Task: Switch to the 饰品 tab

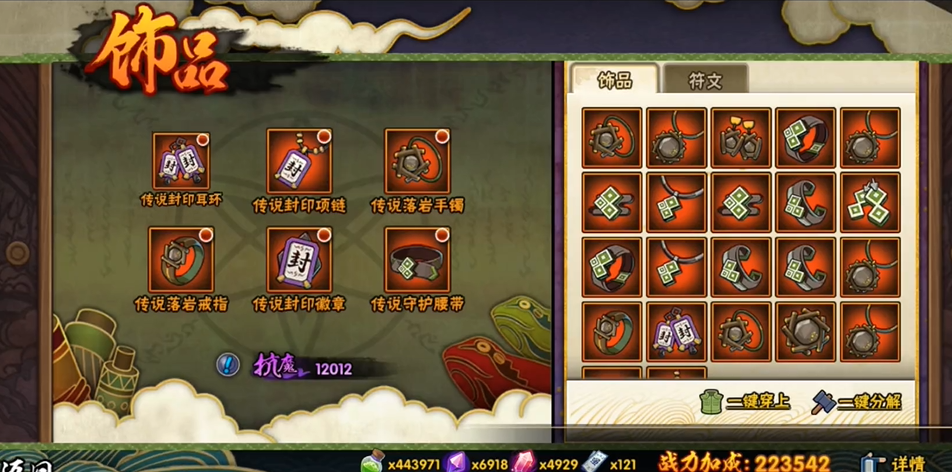Action: pyautogui.click(x=614, y=80)
